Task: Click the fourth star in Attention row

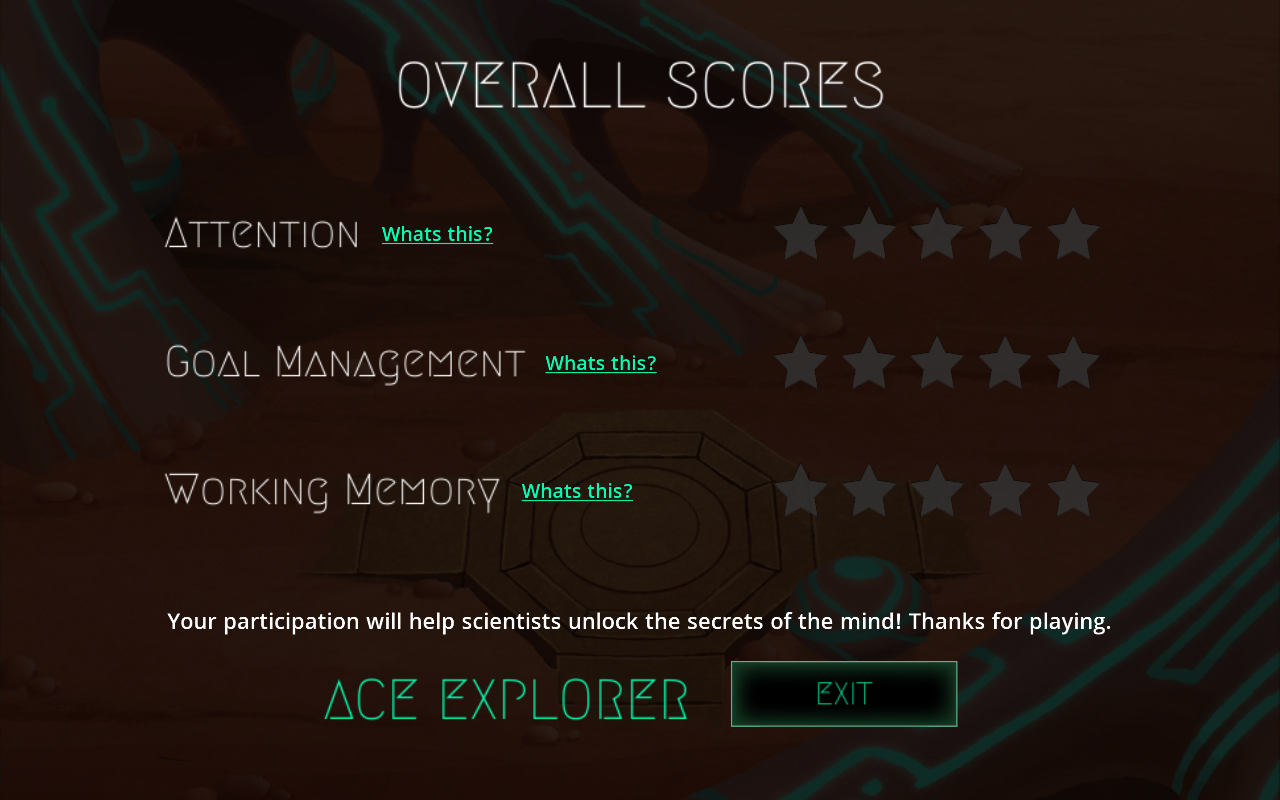Action: pyautogui.click(x=1005, y=232)
